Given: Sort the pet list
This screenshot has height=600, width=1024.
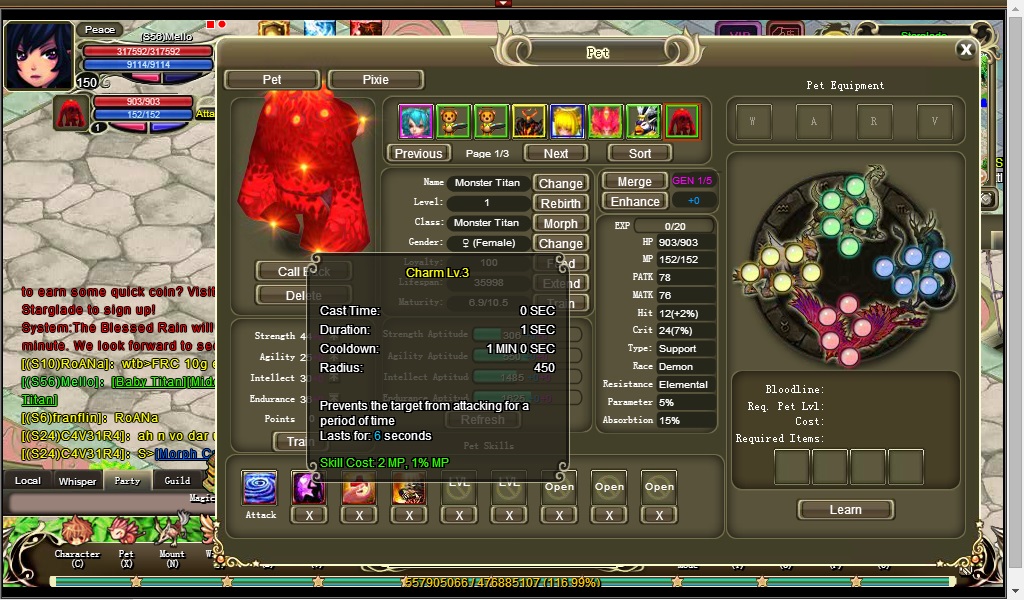Looking at the screenshot, I should [x=640, y=153].
